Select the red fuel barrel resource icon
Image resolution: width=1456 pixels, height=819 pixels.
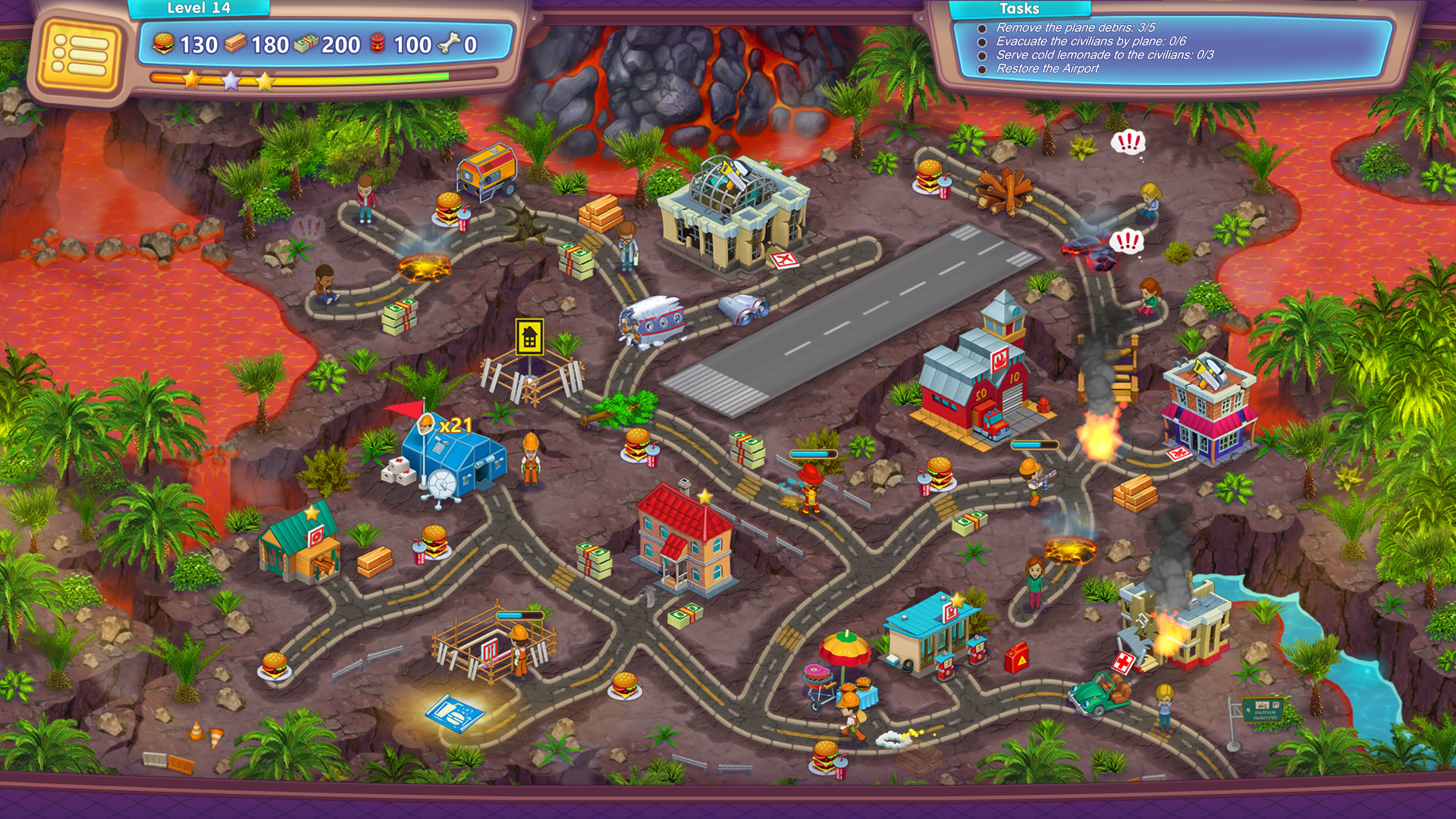(377, 44)
